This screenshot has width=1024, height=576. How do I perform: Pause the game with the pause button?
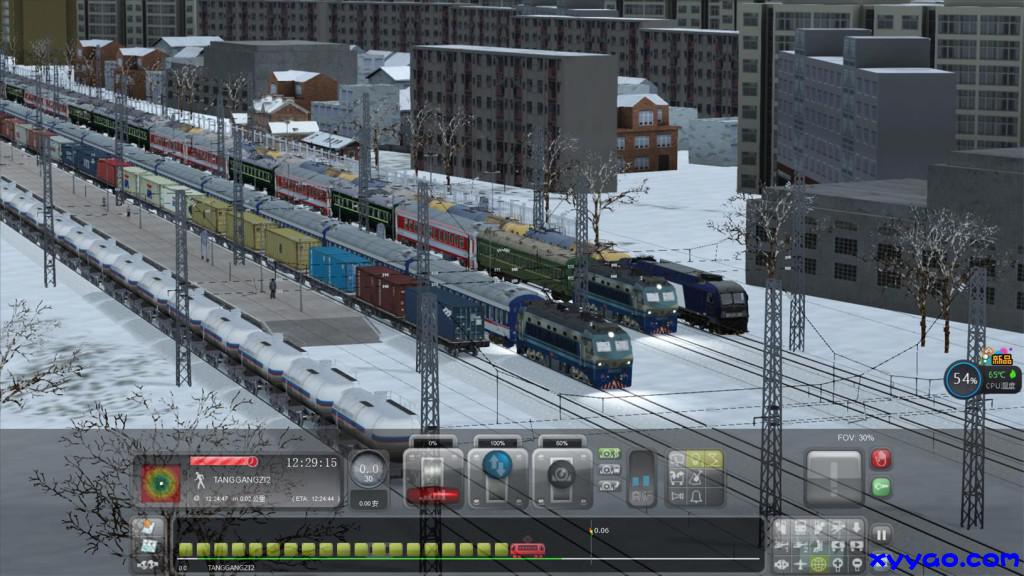881,534
